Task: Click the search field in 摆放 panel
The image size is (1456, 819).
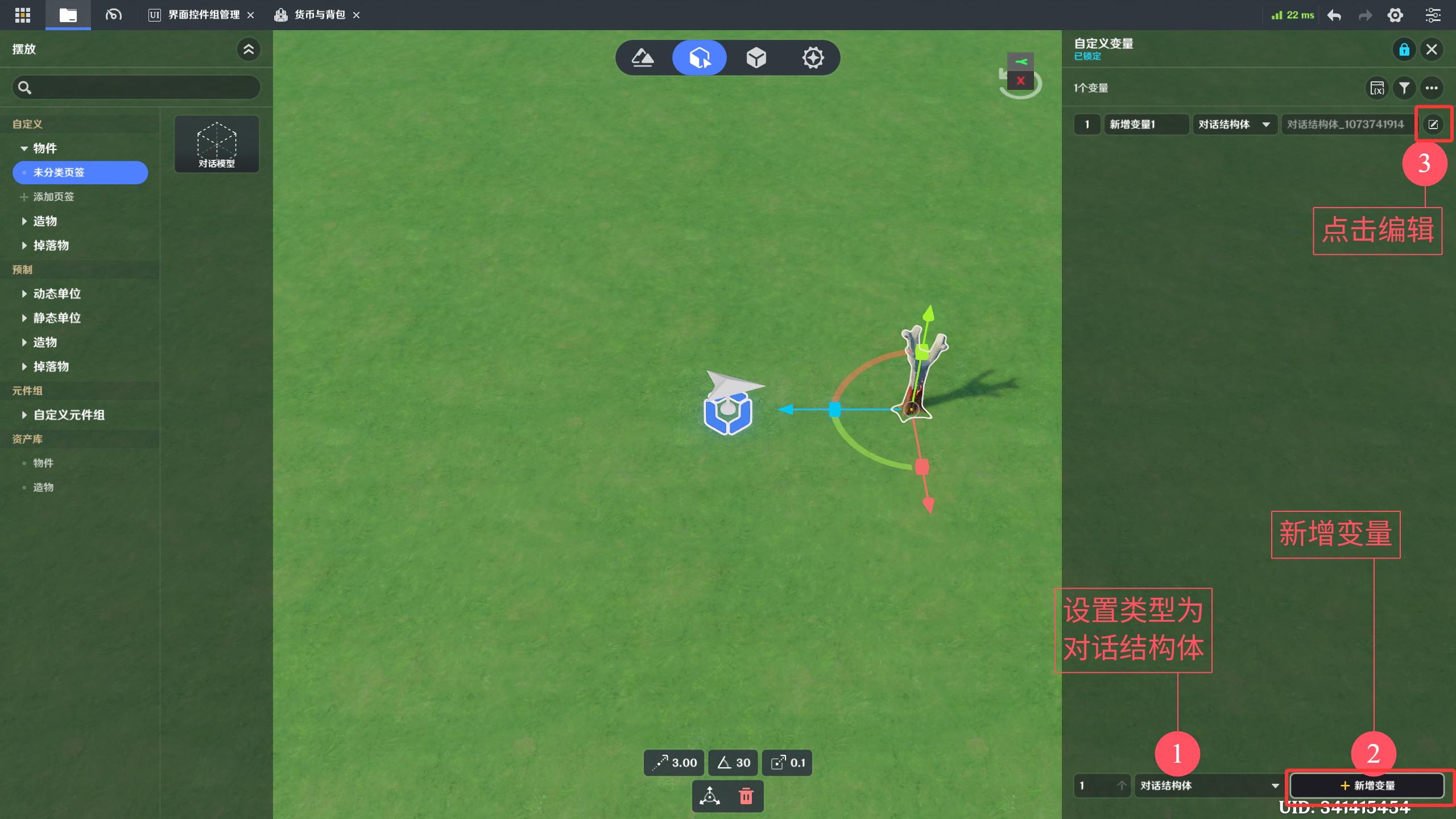Action: point(136,88)
